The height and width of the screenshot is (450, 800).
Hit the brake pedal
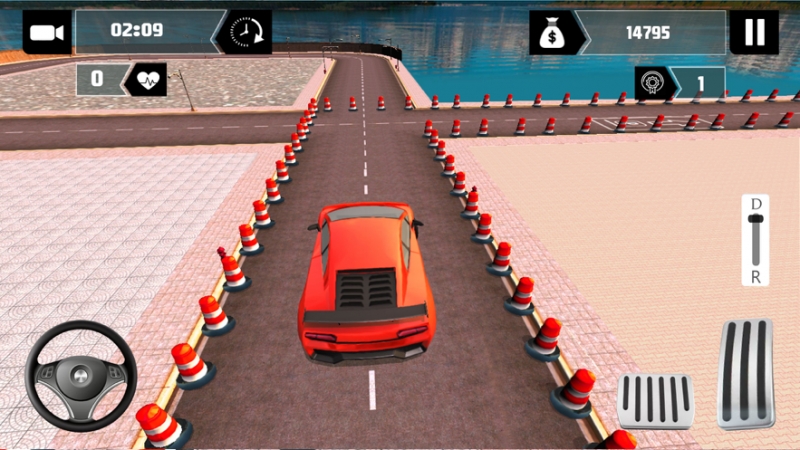[655, 400]
